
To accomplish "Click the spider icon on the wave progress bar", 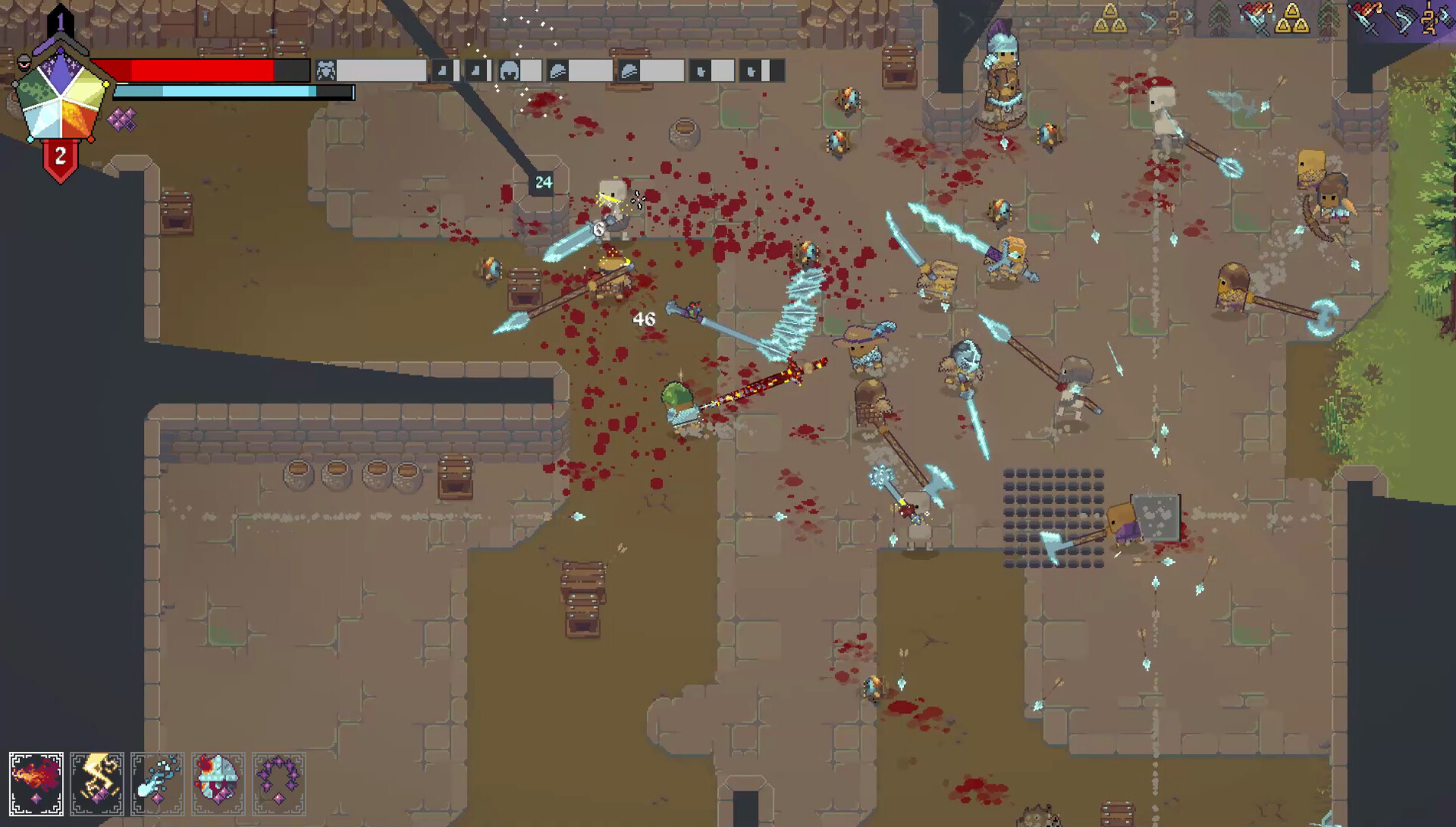I will 325,70.
